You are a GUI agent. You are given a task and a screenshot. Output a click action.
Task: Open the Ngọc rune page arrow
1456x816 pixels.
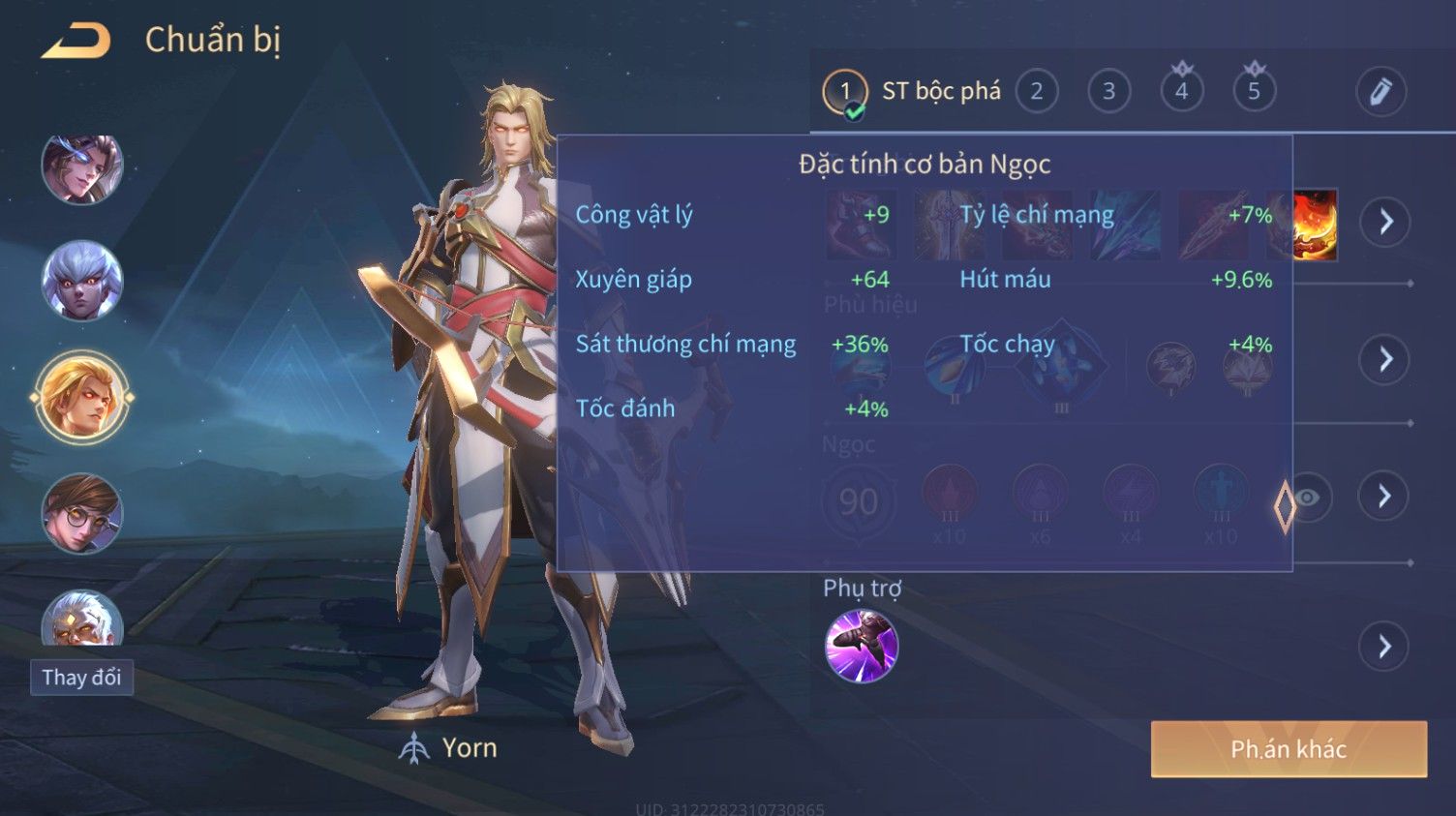(1385, 497)
